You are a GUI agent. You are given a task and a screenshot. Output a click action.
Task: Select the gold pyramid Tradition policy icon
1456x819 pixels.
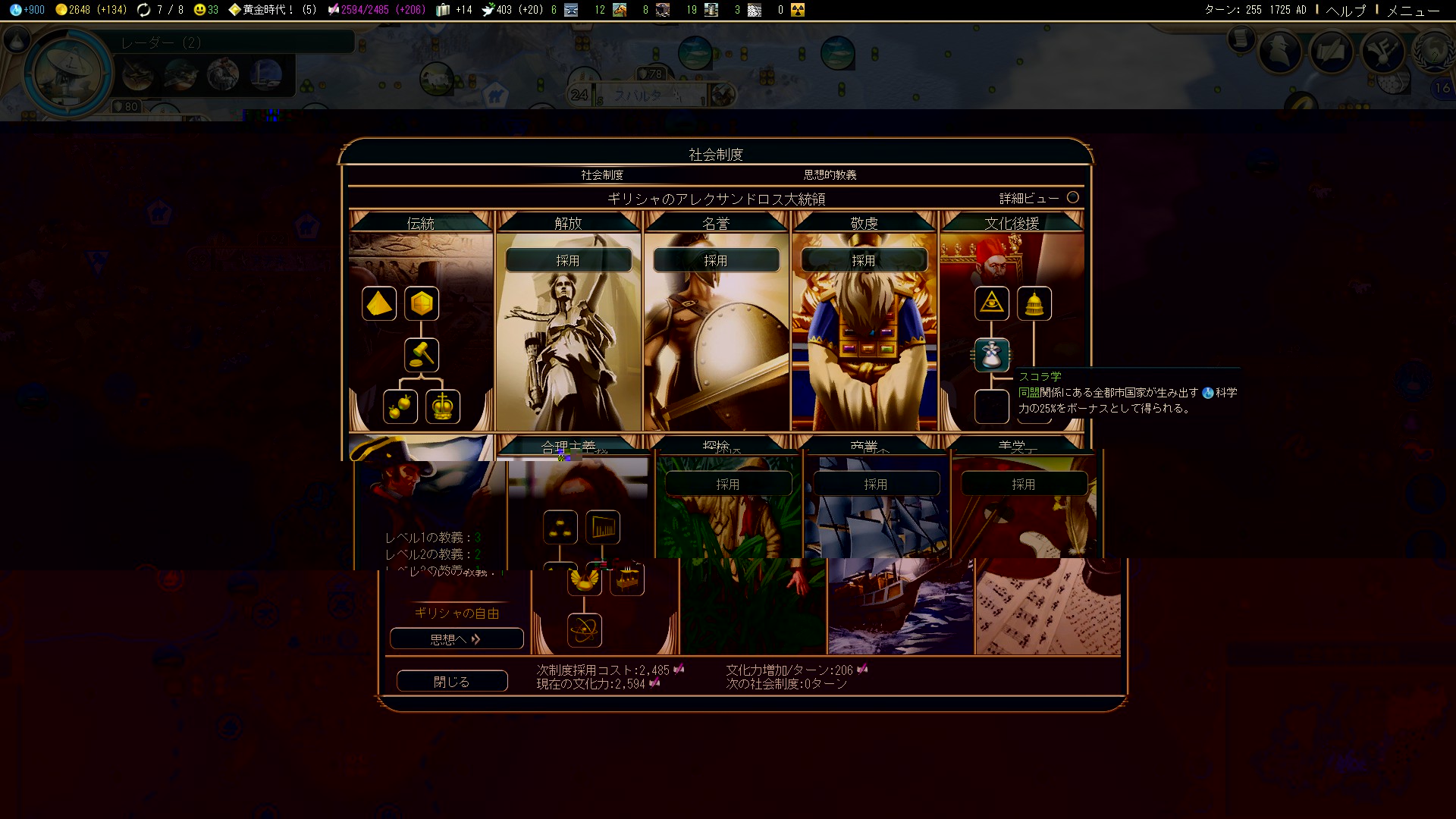pos(379,303)
